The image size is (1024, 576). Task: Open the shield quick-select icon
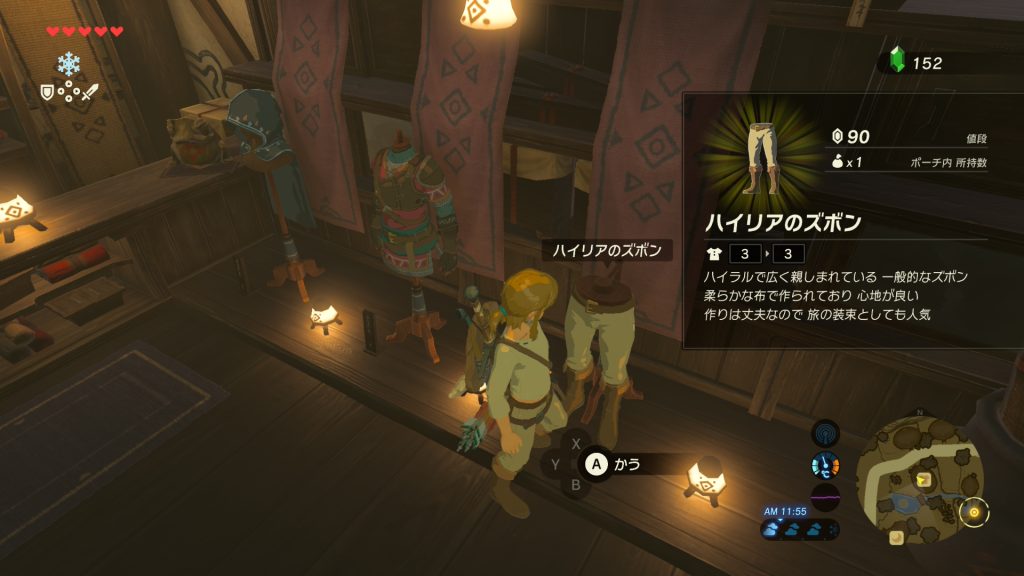coord(46,92)
